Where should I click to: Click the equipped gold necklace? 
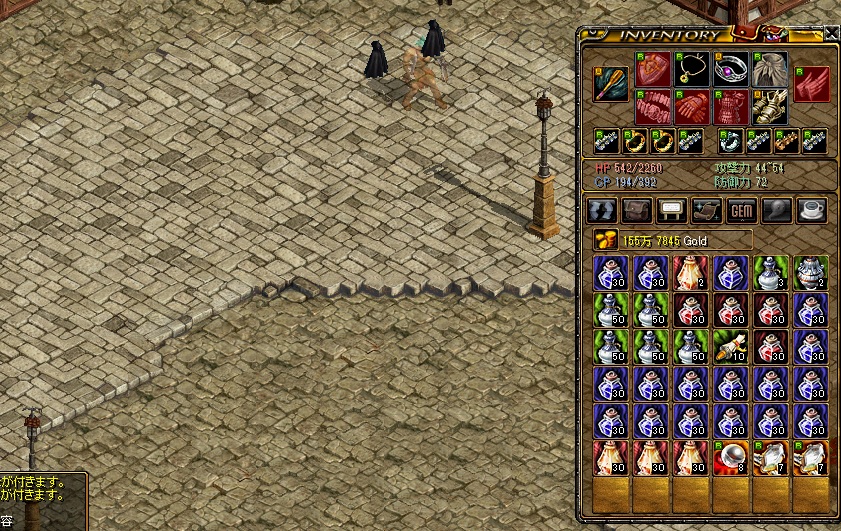point(691,68)
